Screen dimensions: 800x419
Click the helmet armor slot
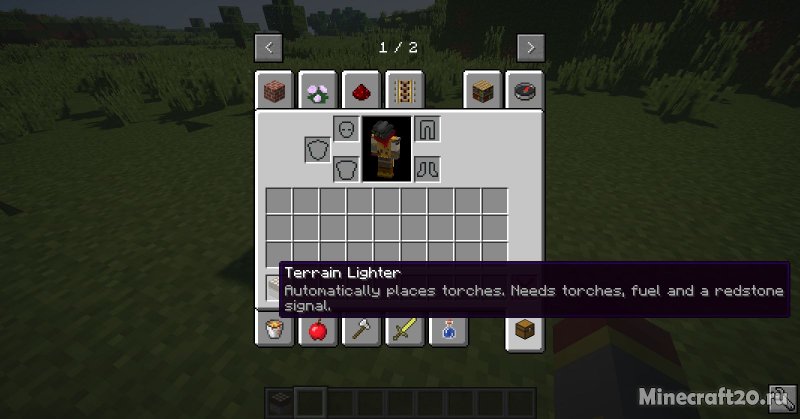point(346,130)
